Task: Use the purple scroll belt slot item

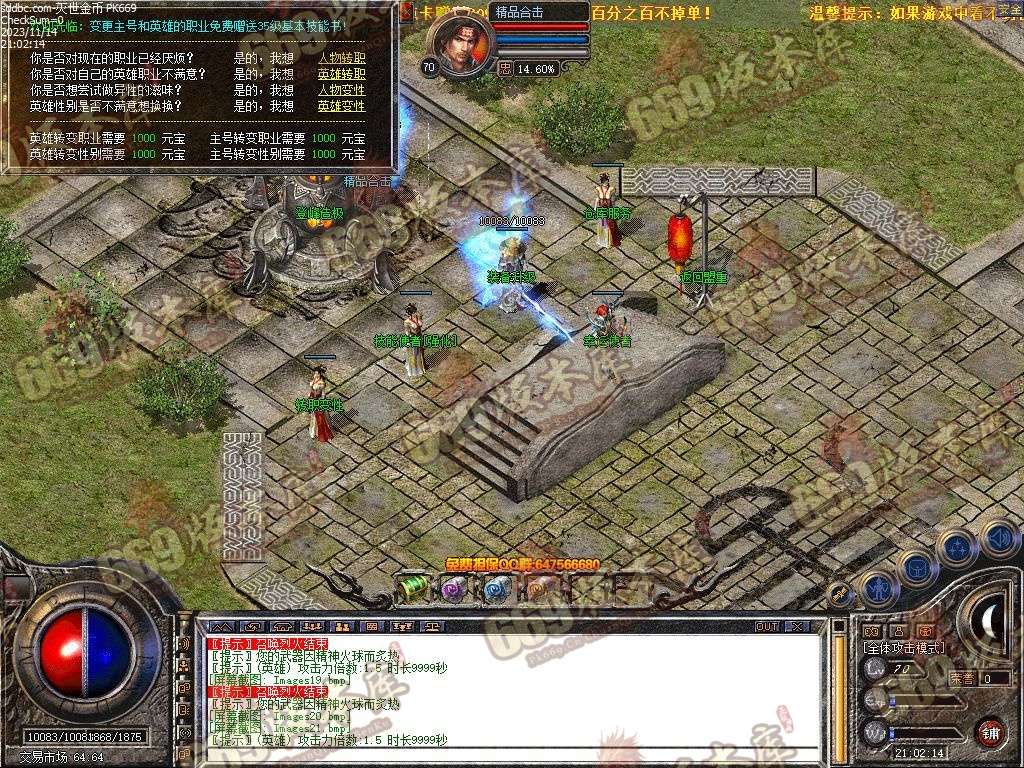Action: [454, 589]
